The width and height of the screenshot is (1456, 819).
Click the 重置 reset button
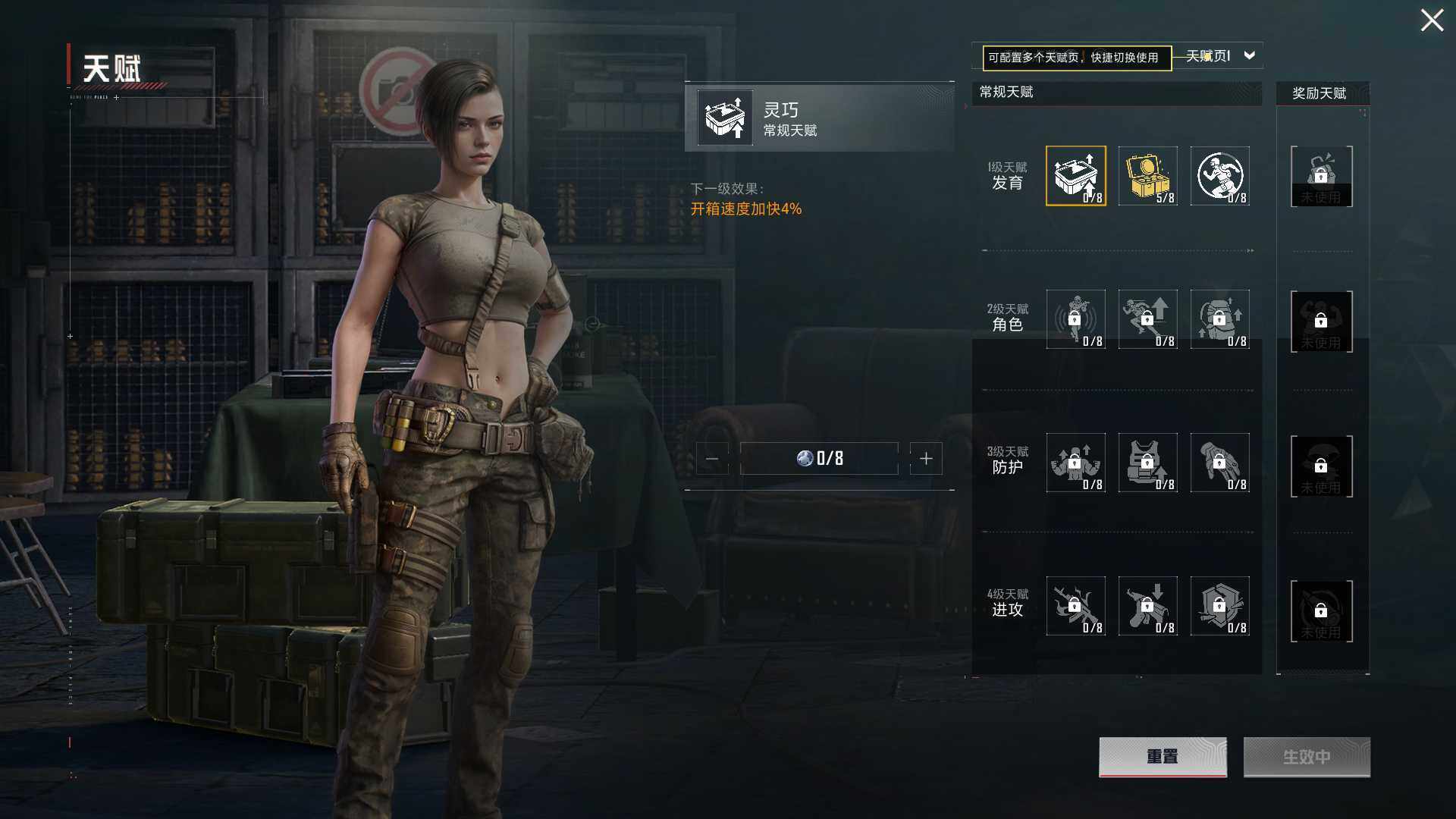pyautogui.click(x=1162, y=756)
